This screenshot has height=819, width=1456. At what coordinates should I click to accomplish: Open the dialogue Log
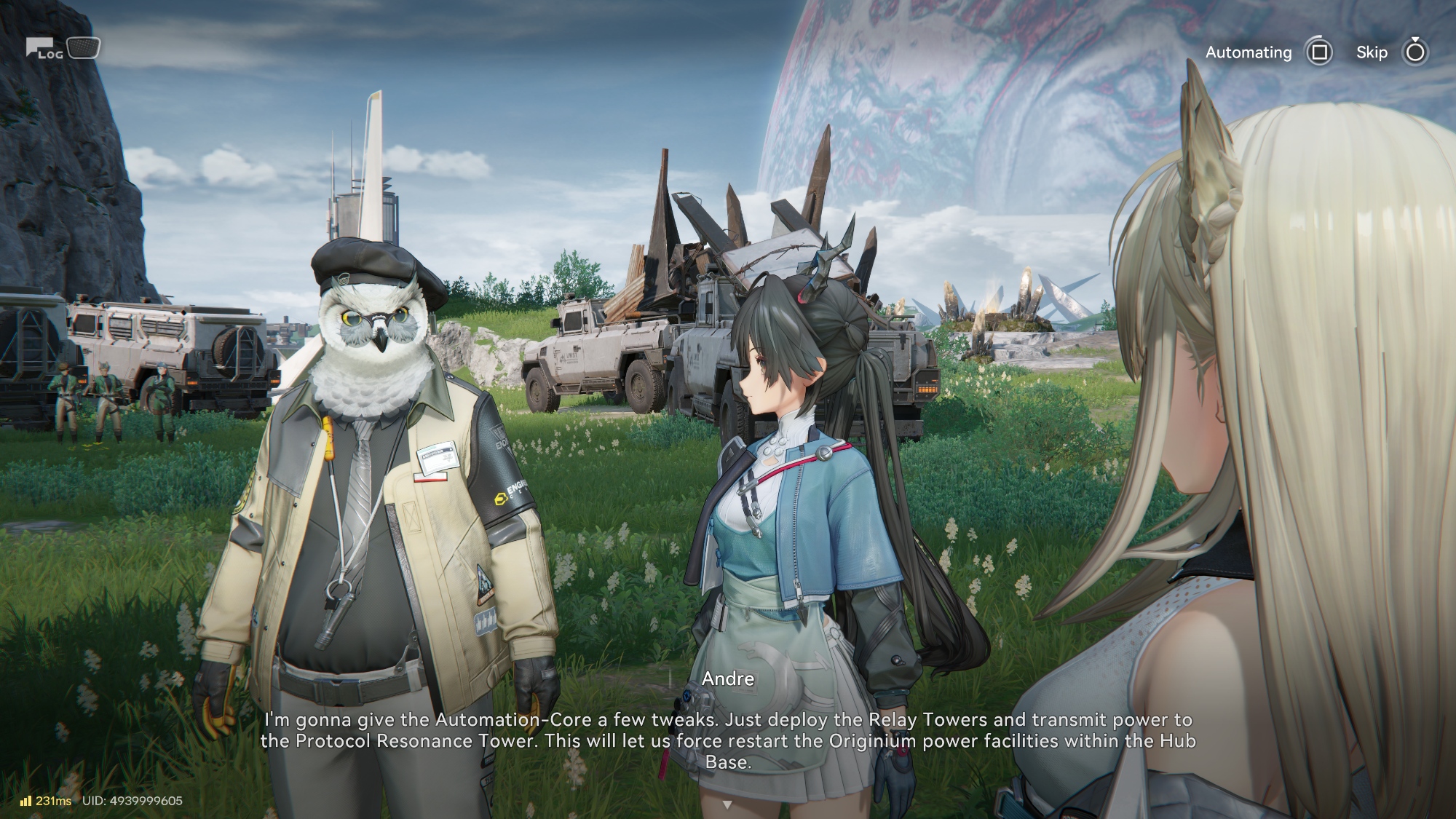(46, 49)
